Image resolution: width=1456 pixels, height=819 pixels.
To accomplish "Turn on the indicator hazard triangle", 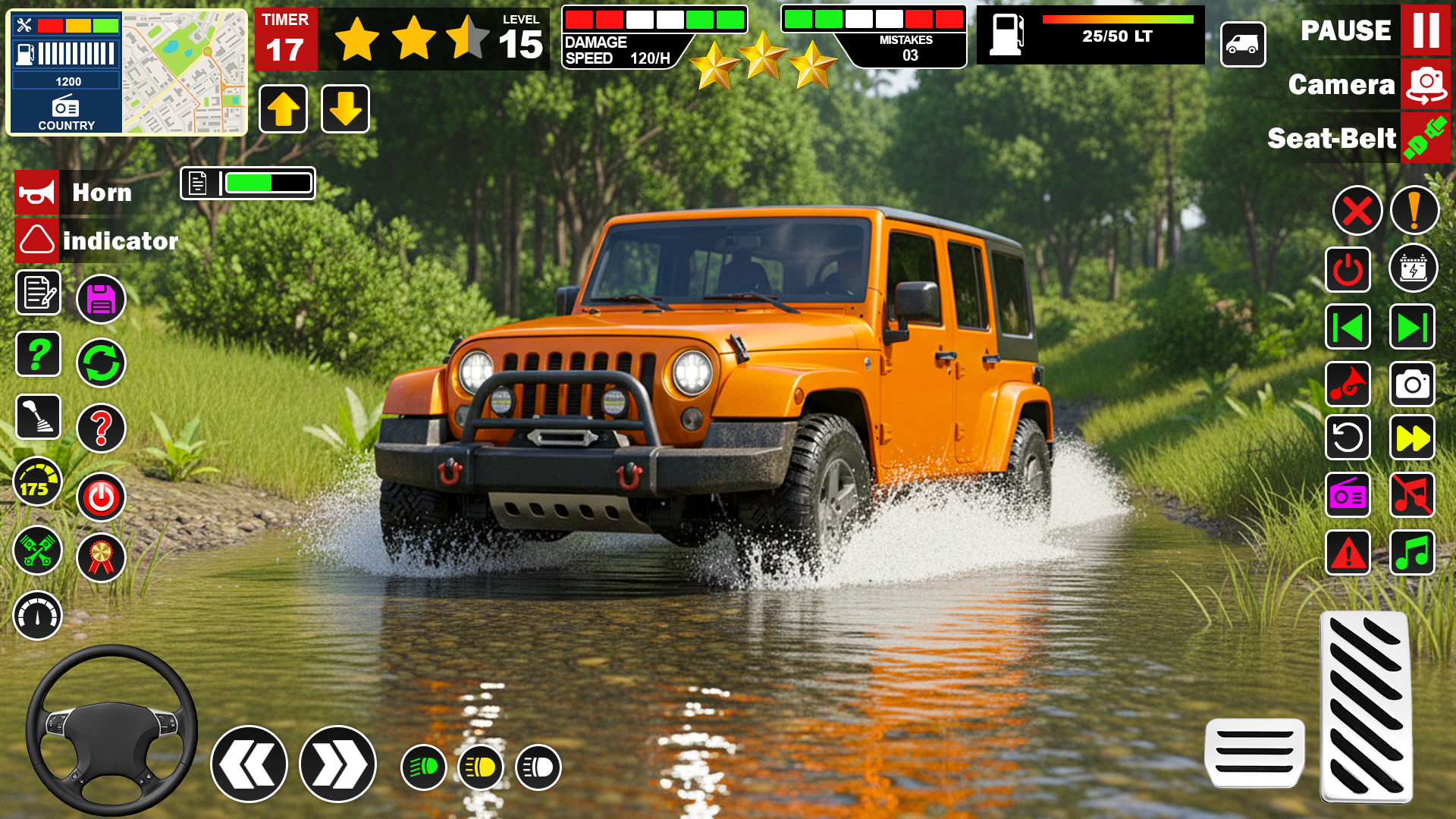I will 36,240.
